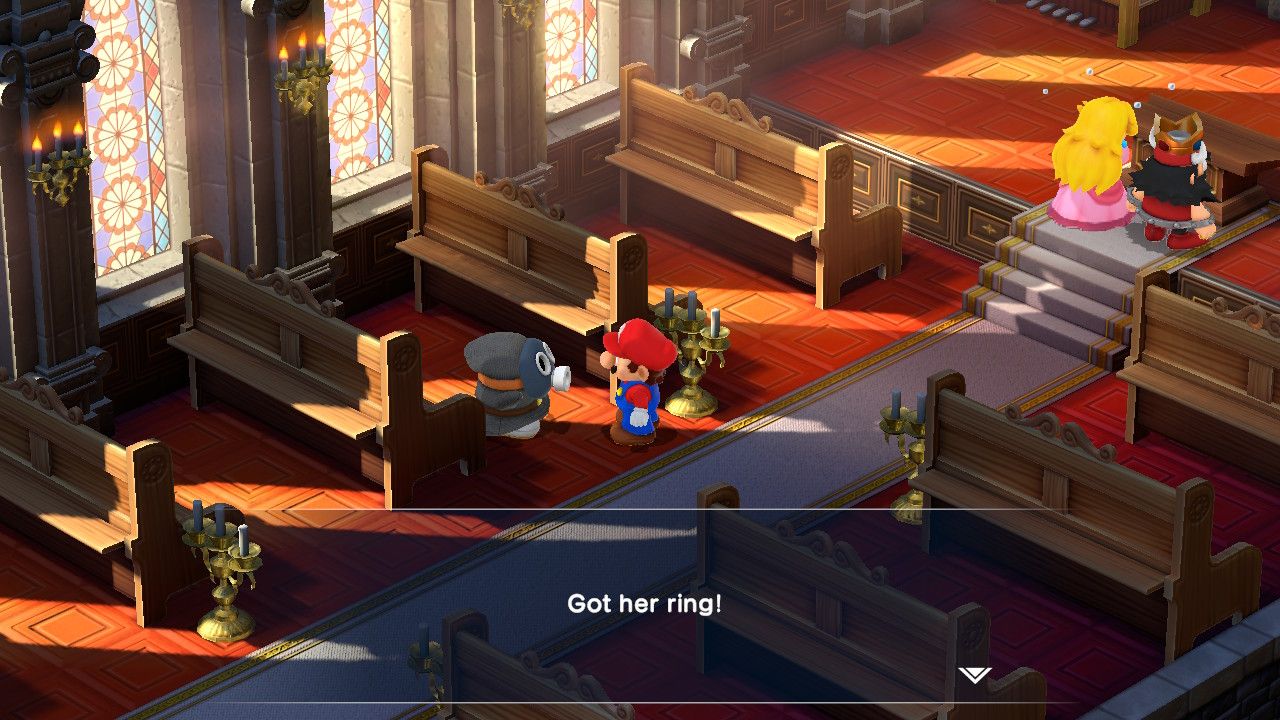1280x720 pixels.
Task: Click Princess Peach at the altar
Action: click(1092, 170)
